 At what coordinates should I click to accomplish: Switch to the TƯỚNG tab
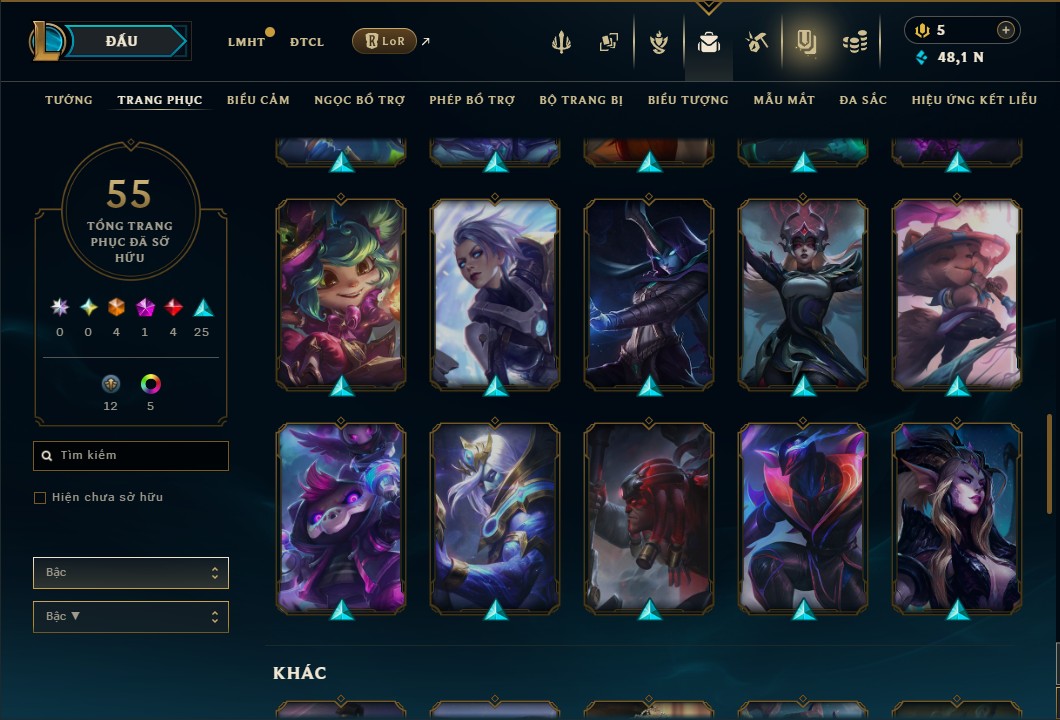69,100
